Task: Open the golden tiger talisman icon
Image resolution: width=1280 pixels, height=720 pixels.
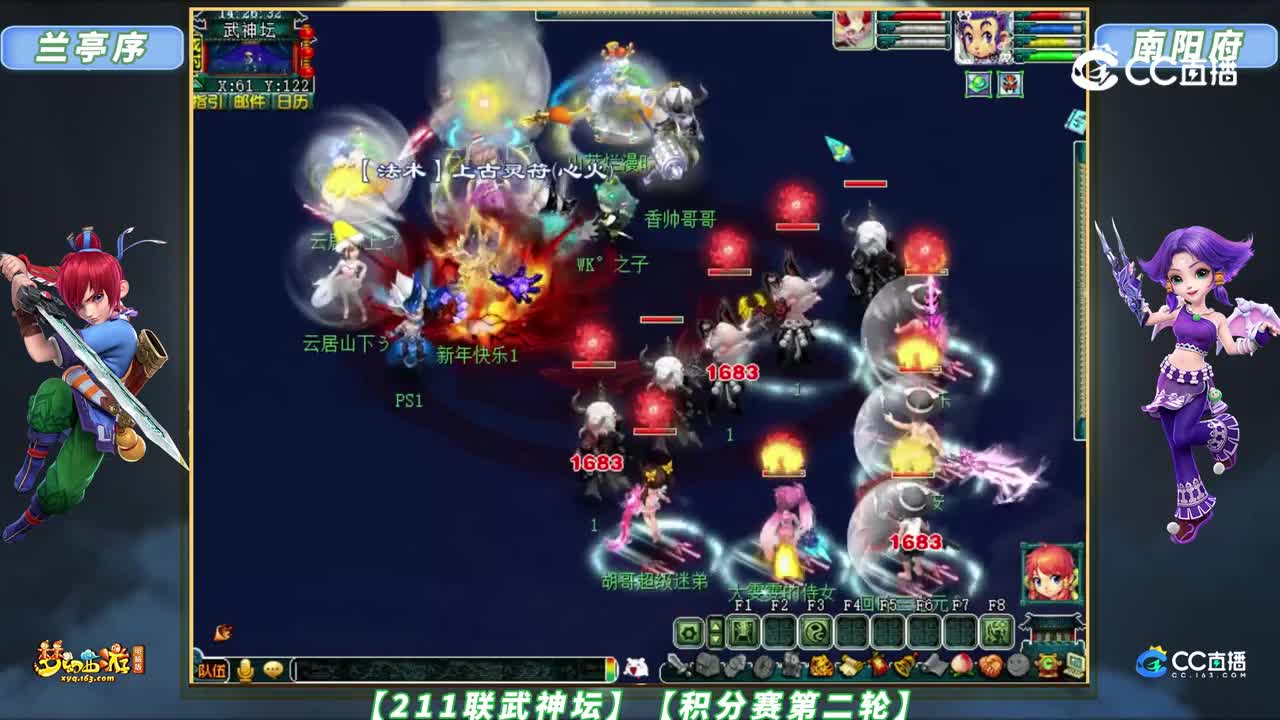Action: (821, 666)
